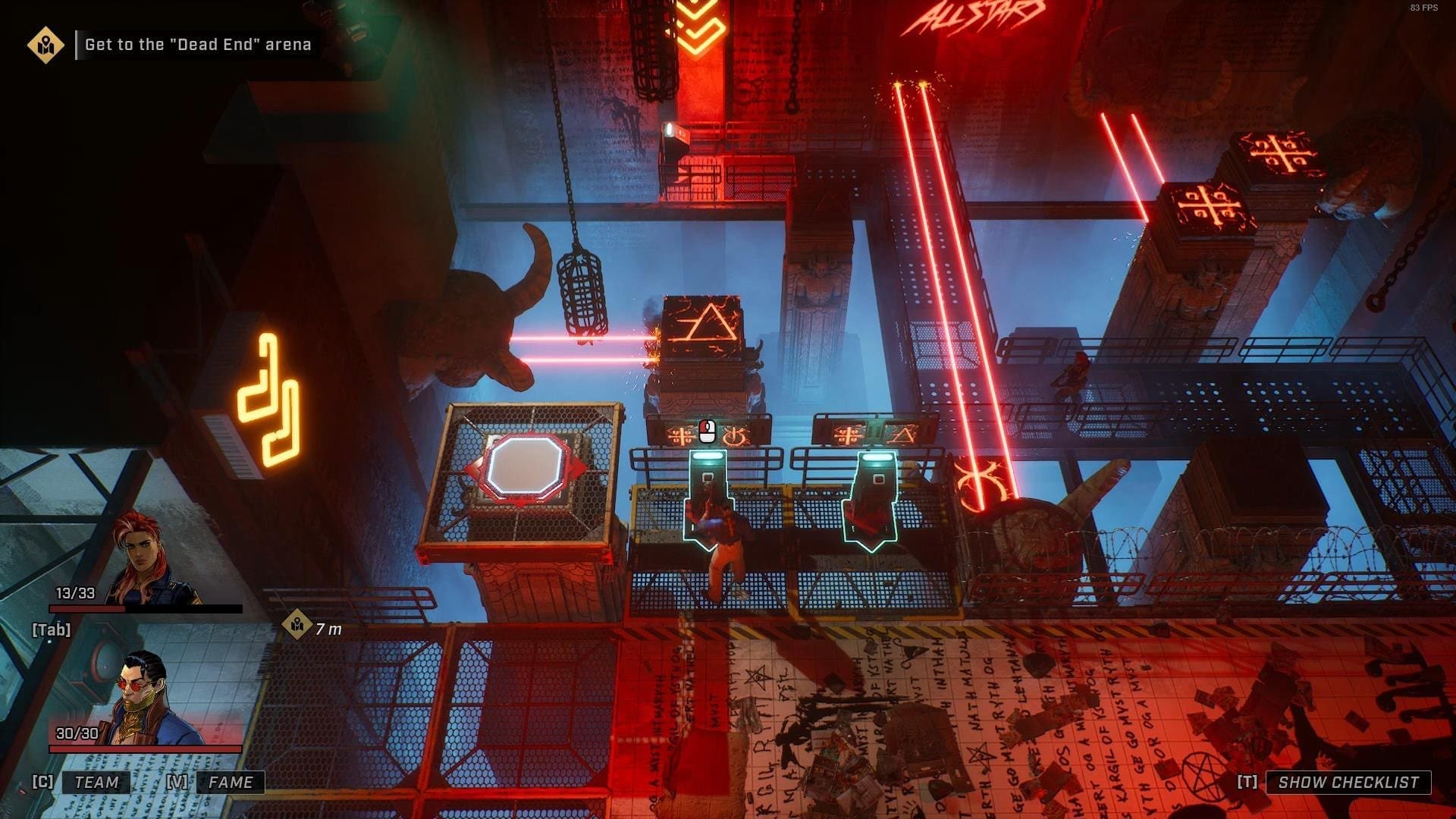Click the SHOW CHECKLIST button

(x=1348, y=782)
